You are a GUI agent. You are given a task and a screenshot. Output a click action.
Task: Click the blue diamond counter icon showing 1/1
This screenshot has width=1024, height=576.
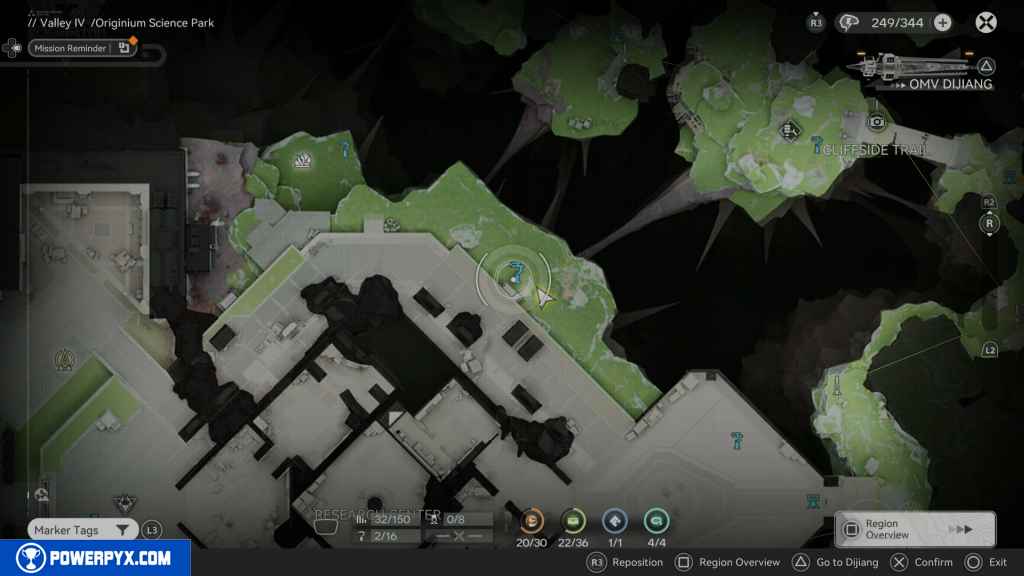coord(614,520)
